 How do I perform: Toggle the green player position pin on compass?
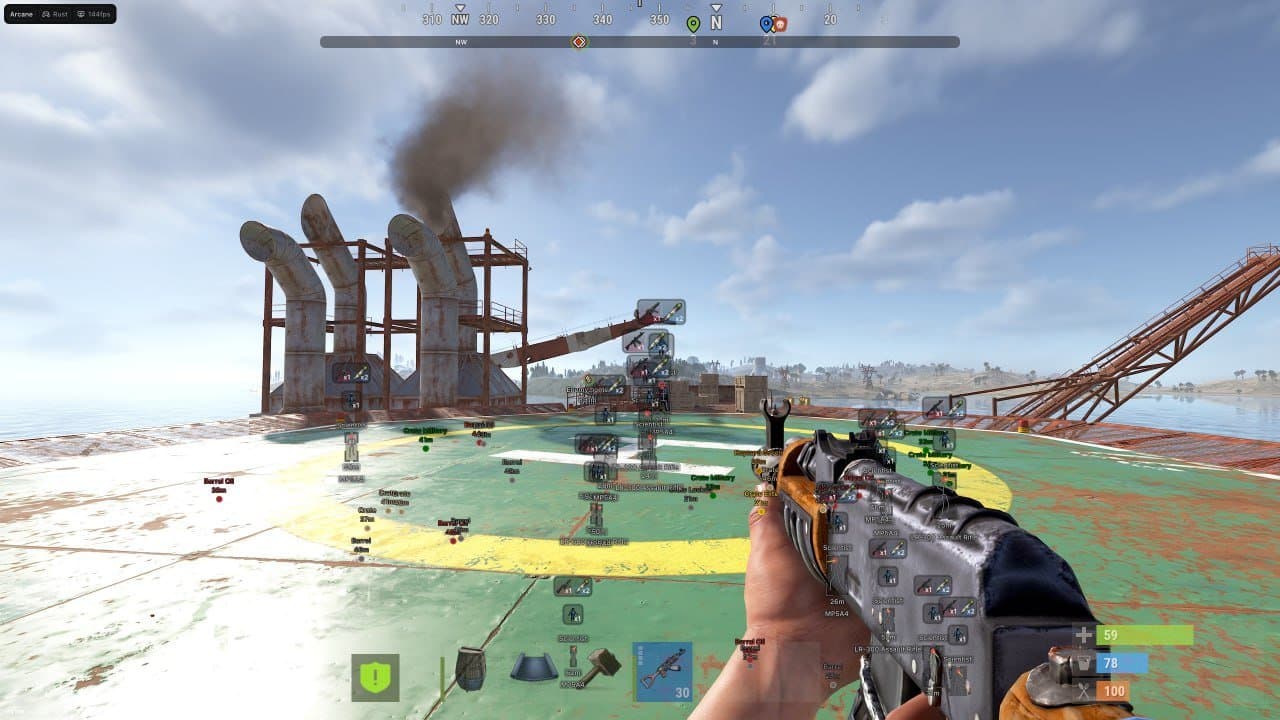[693, 22]
